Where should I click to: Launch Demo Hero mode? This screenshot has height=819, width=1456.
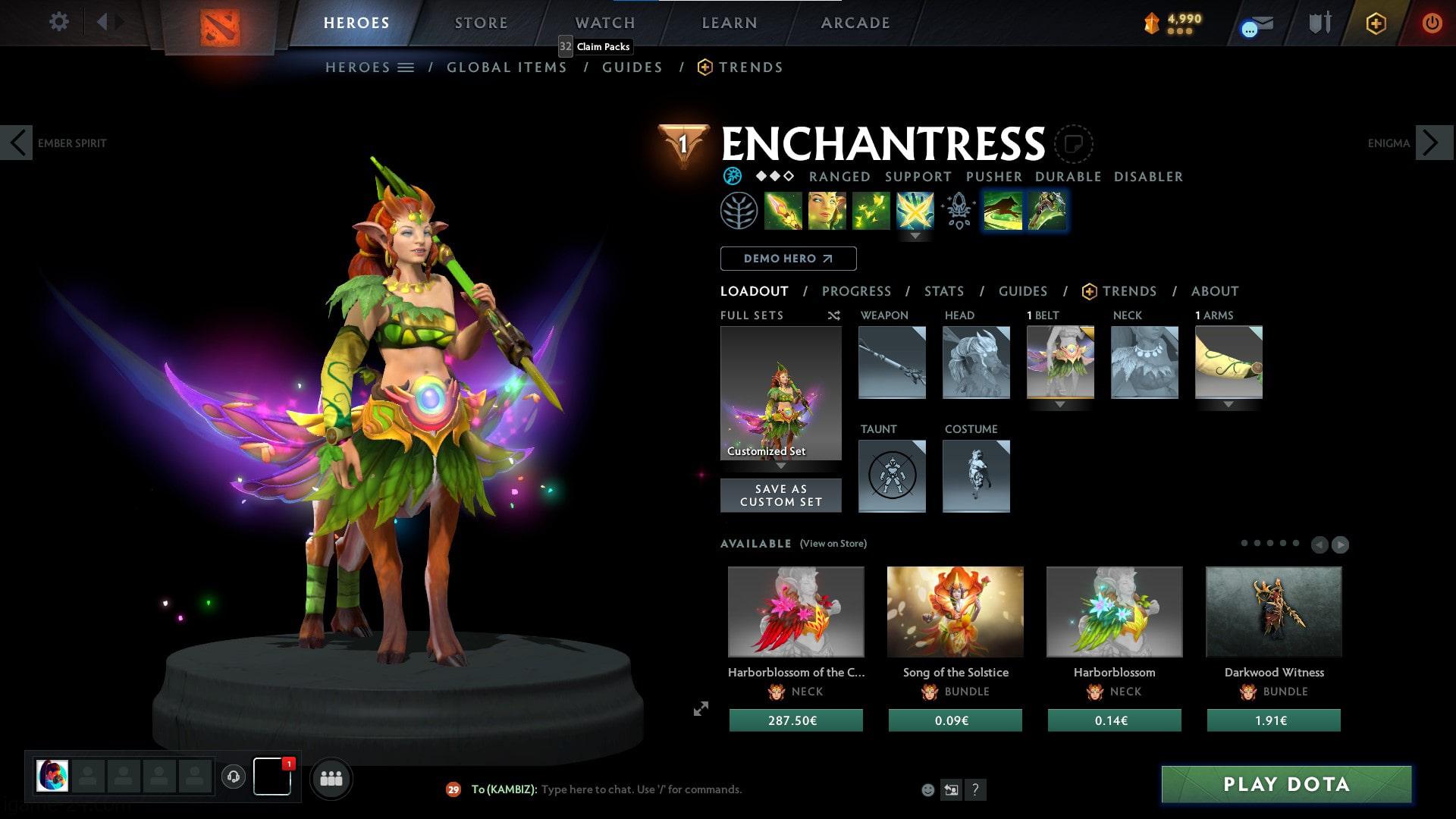click(x=788, y=259)
